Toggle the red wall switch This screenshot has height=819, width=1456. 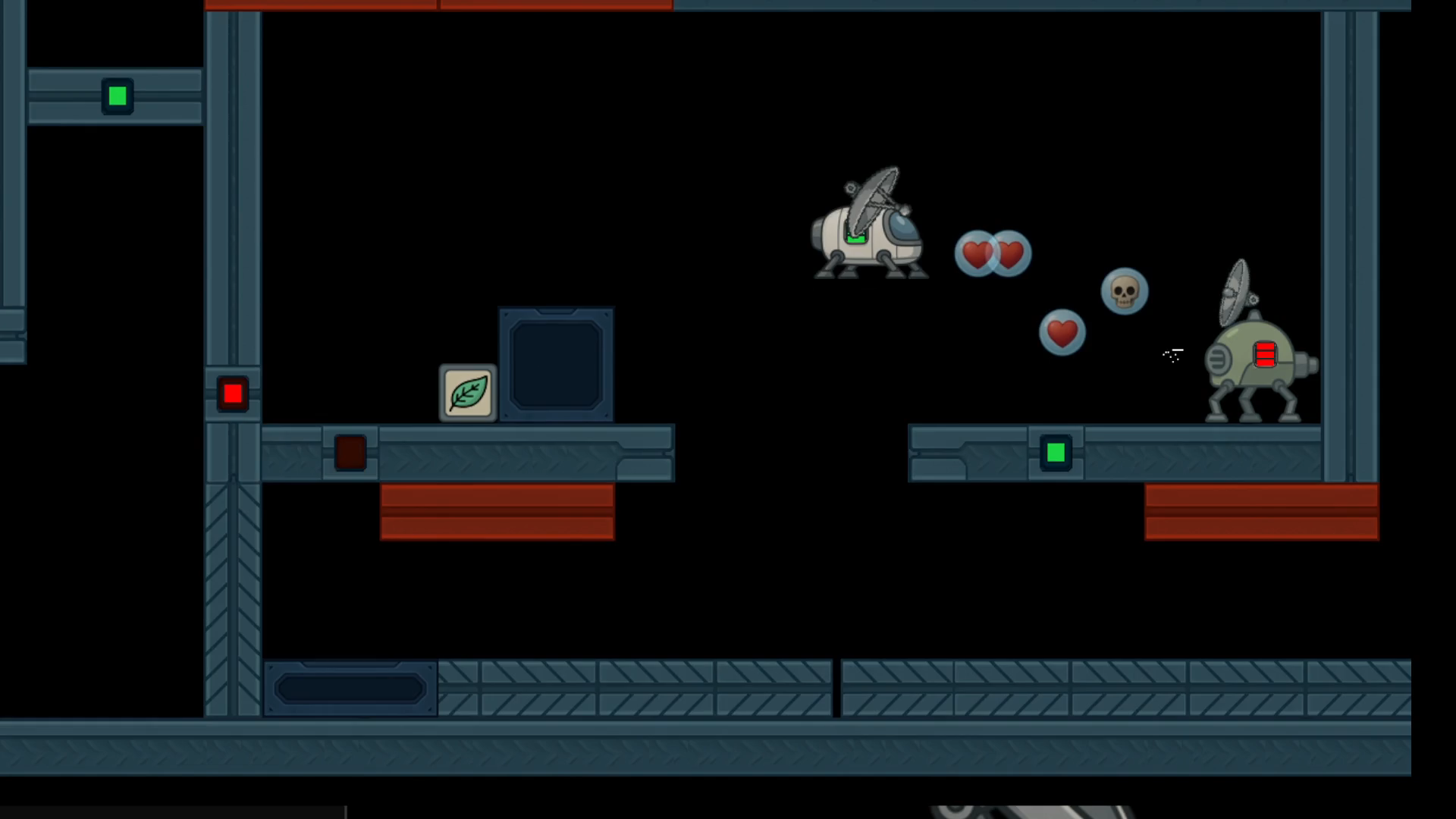tap(232, 392)
